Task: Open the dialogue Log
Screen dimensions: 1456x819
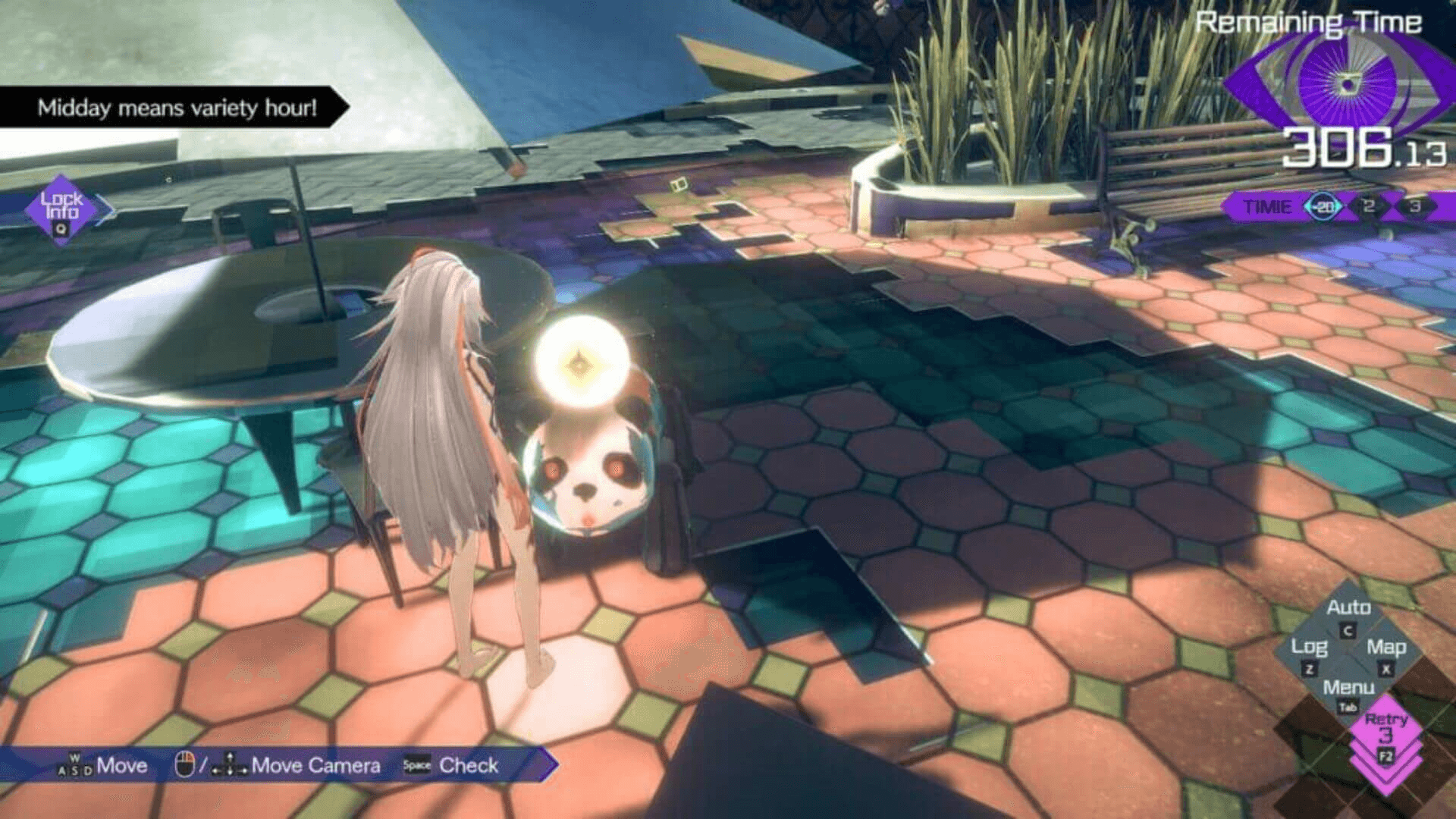Action: click(1309, 654)
